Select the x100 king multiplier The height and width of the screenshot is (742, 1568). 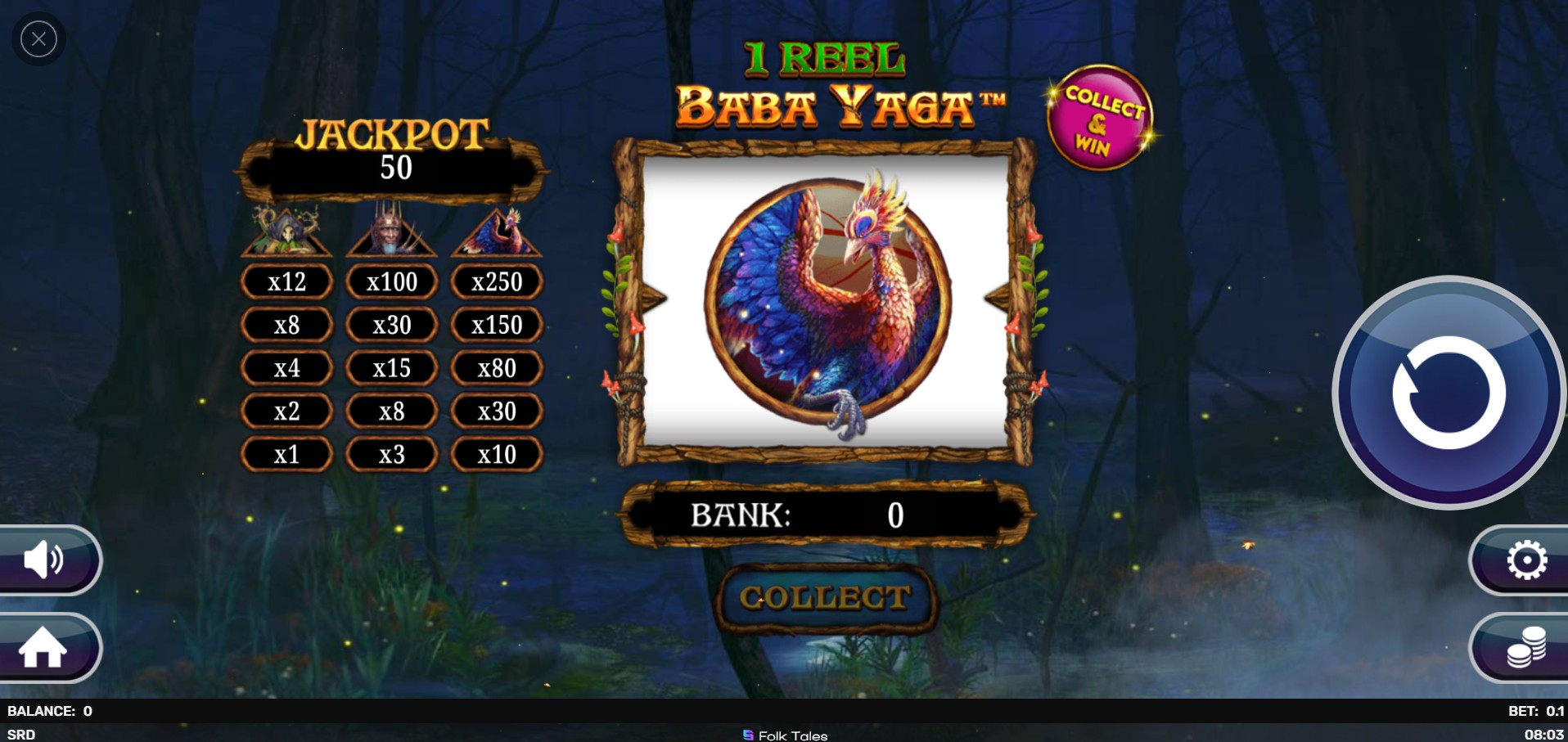pos(391,281)
